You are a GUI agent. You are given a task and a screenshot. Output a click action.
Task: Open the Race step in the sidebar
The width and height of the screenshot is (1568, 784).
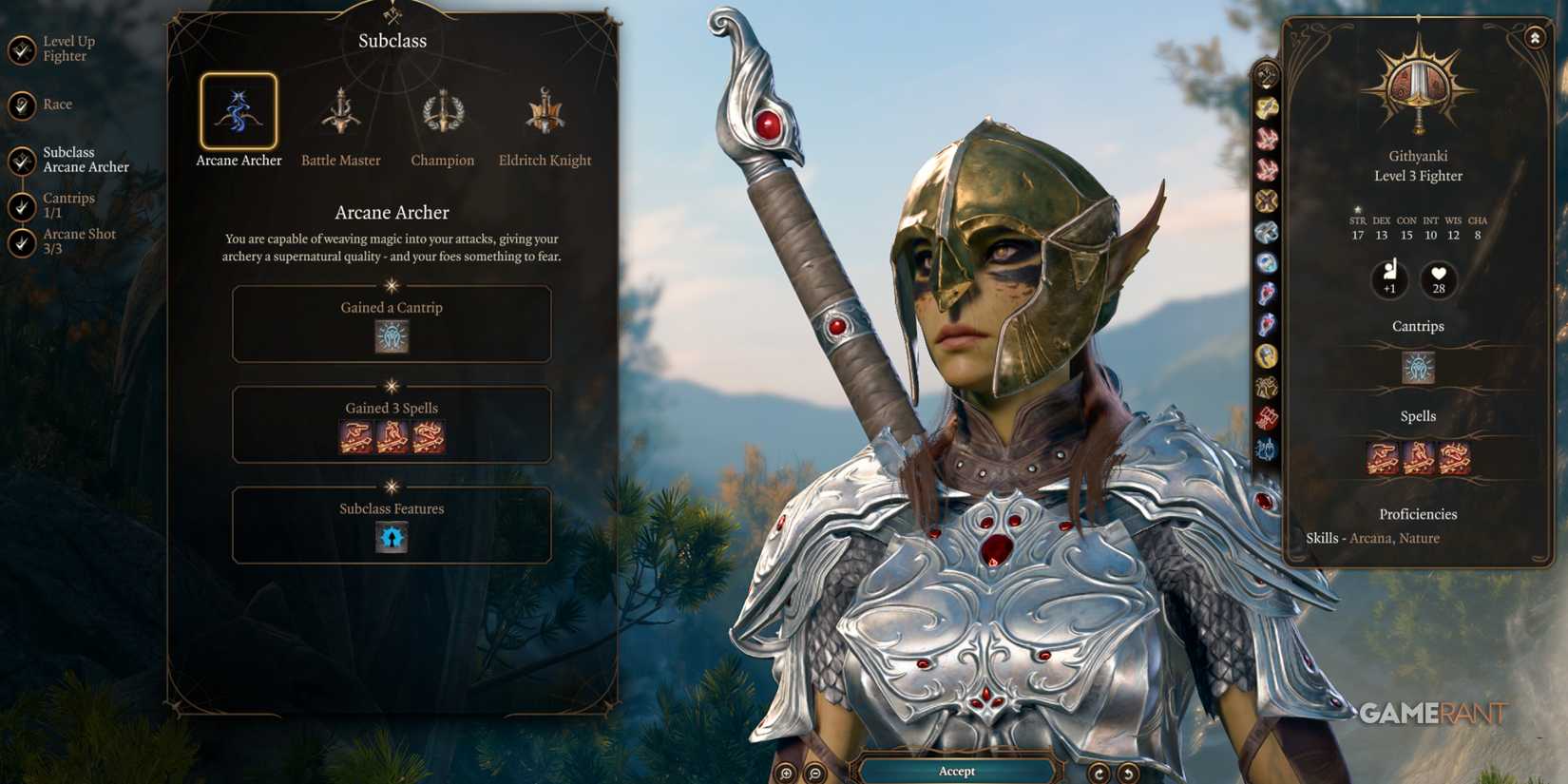click(21, 105)
